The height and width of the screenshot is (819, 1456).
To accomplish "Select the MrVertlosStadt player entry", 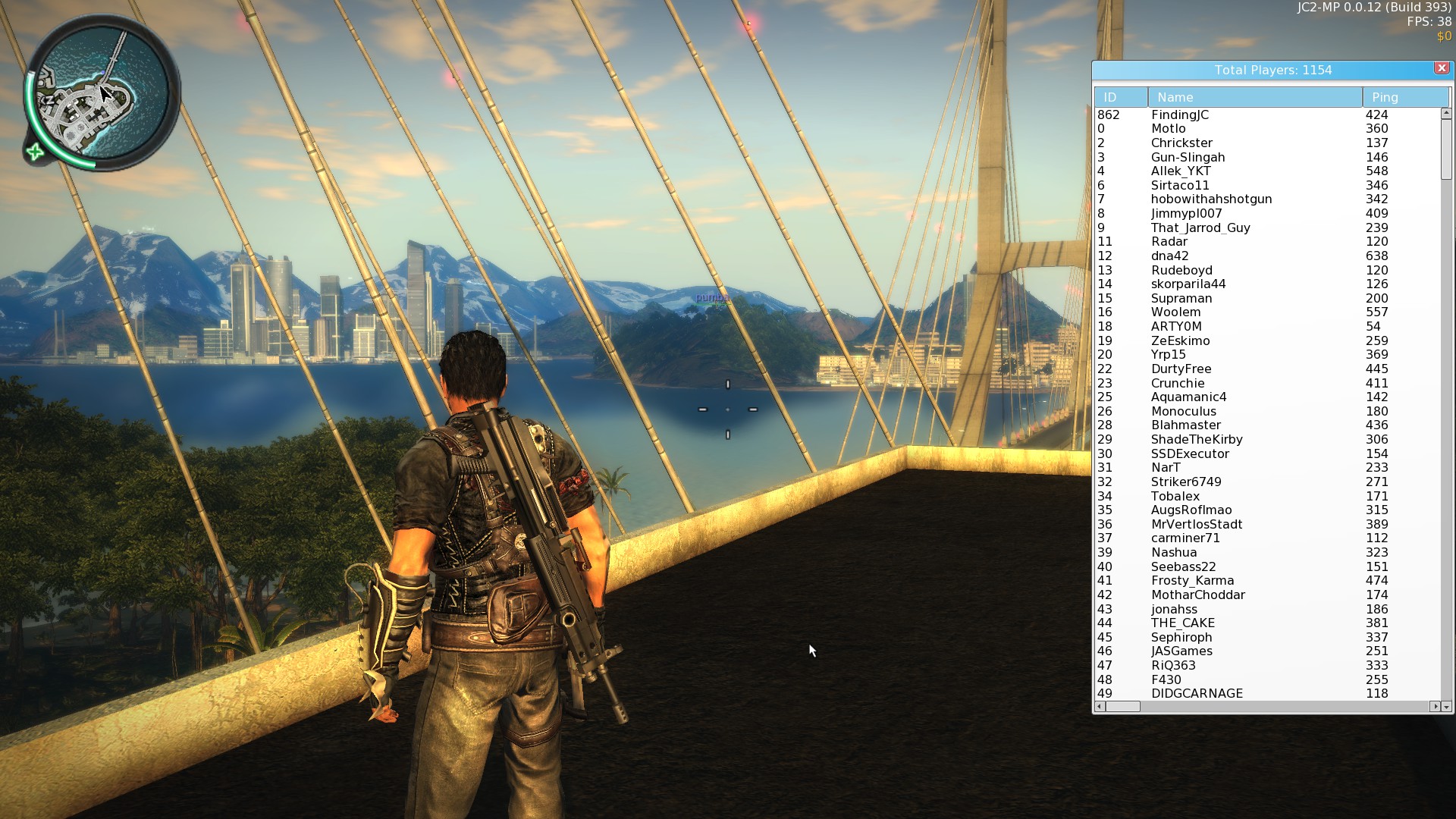I will point(1196,525).
